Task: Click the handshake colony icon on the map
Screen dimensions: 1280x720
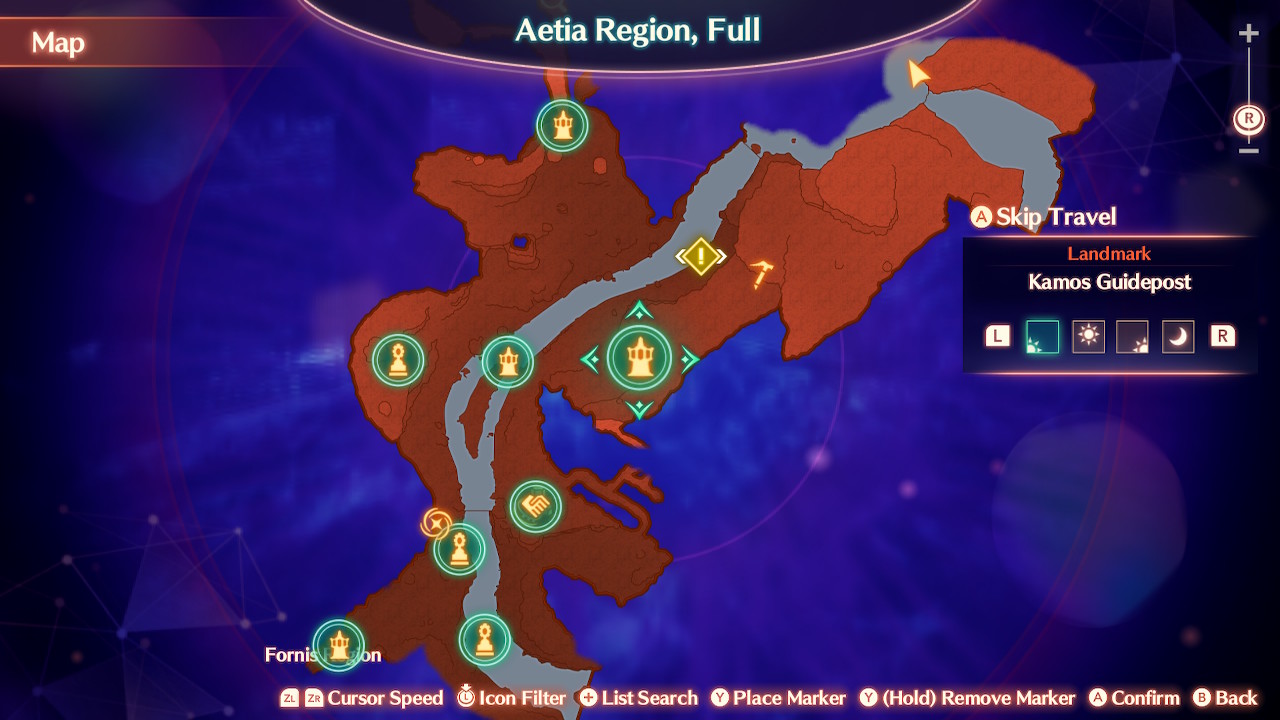Action: (536, 505)
